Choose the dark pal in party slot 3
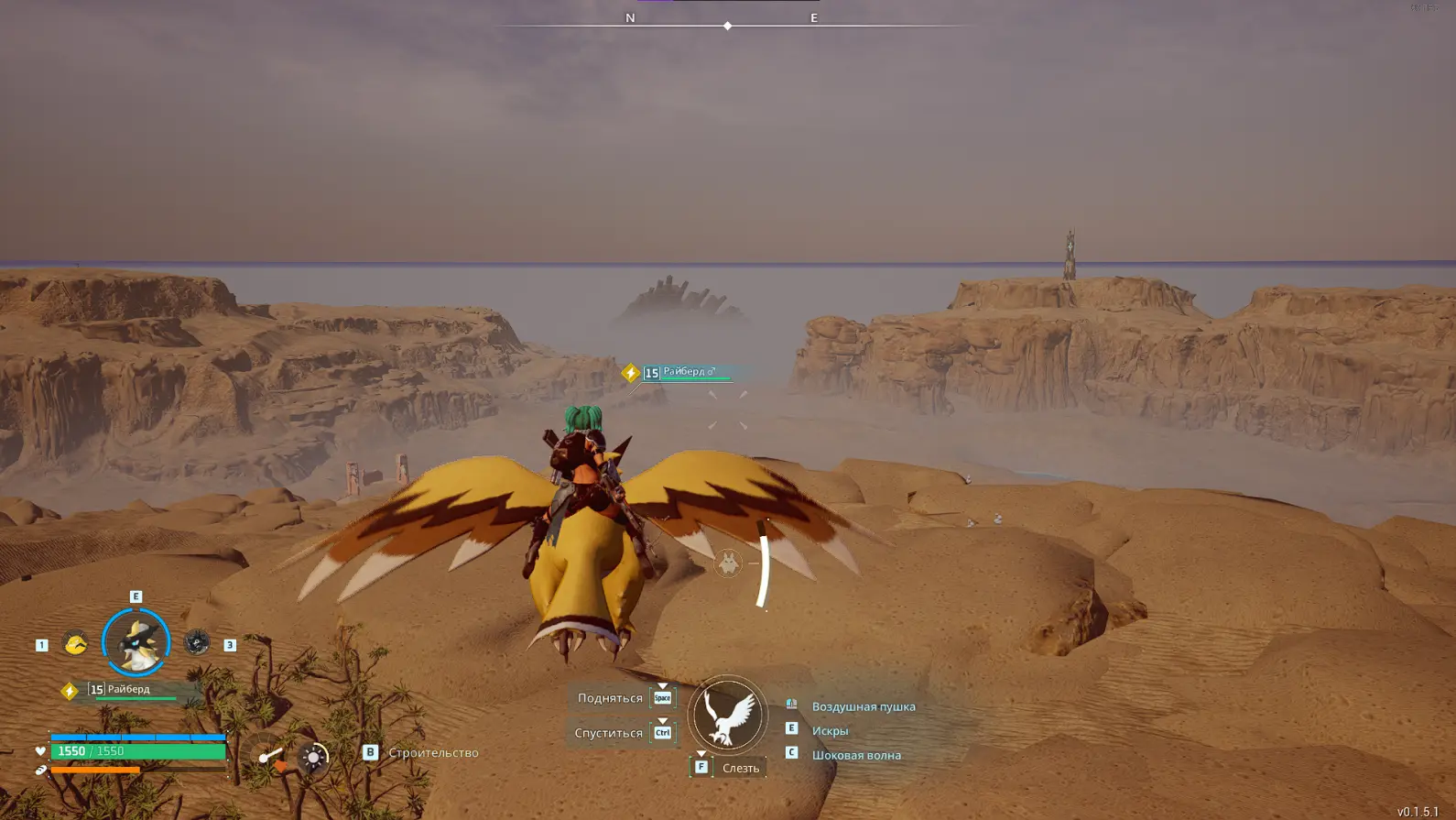Image resolution: width=1456 pixels, height=820 pixels. [197, 643]
